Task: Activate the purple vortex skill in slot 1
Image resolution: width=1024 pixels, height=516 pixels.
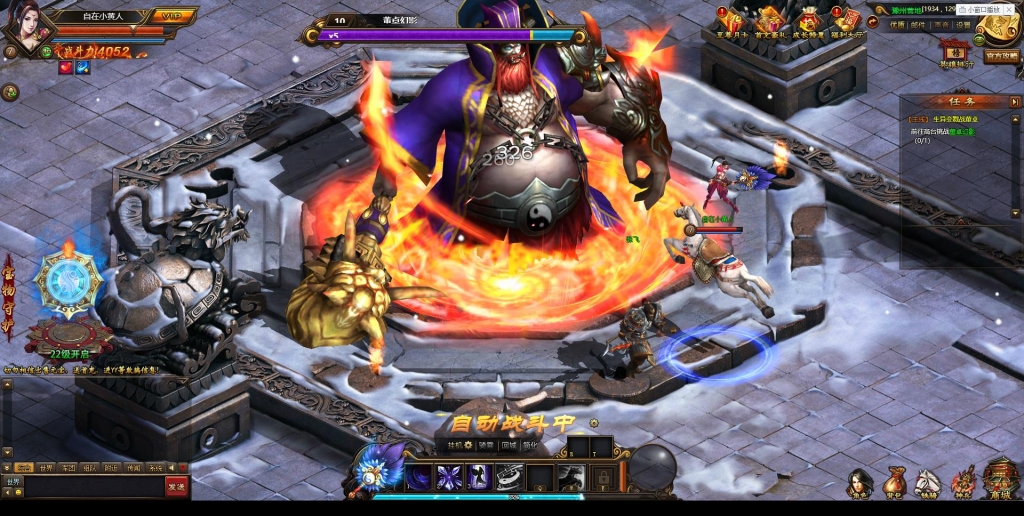Action: coord(419,477)
